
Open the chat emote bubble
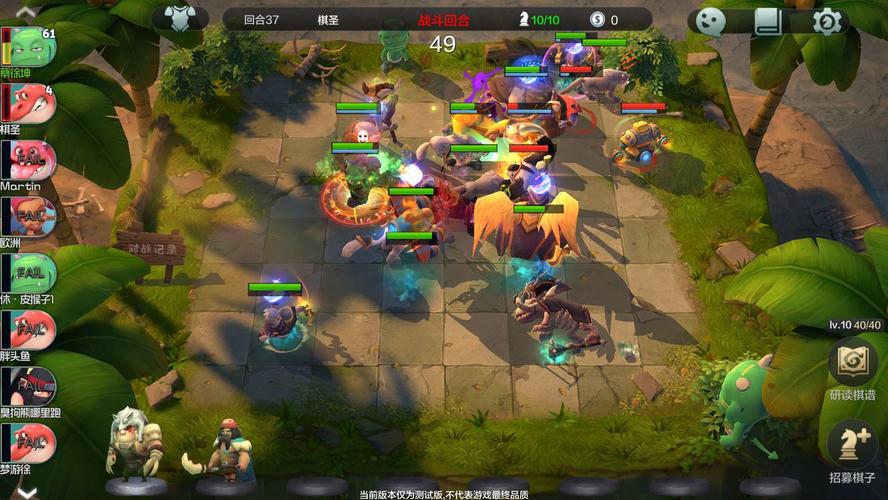tap(710, 22)
